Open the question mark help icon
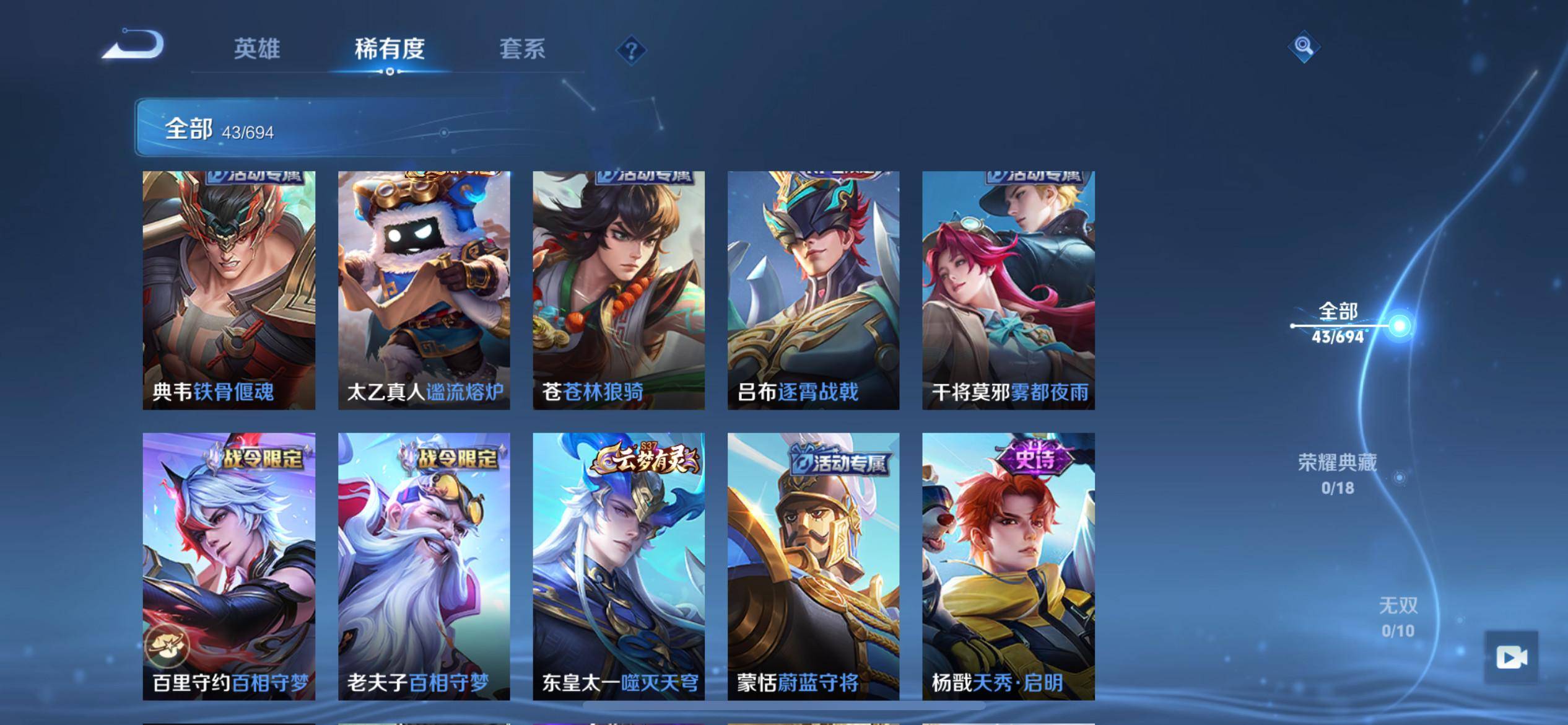The width and height of the screenshot is (1568, 725). (631, 50)
